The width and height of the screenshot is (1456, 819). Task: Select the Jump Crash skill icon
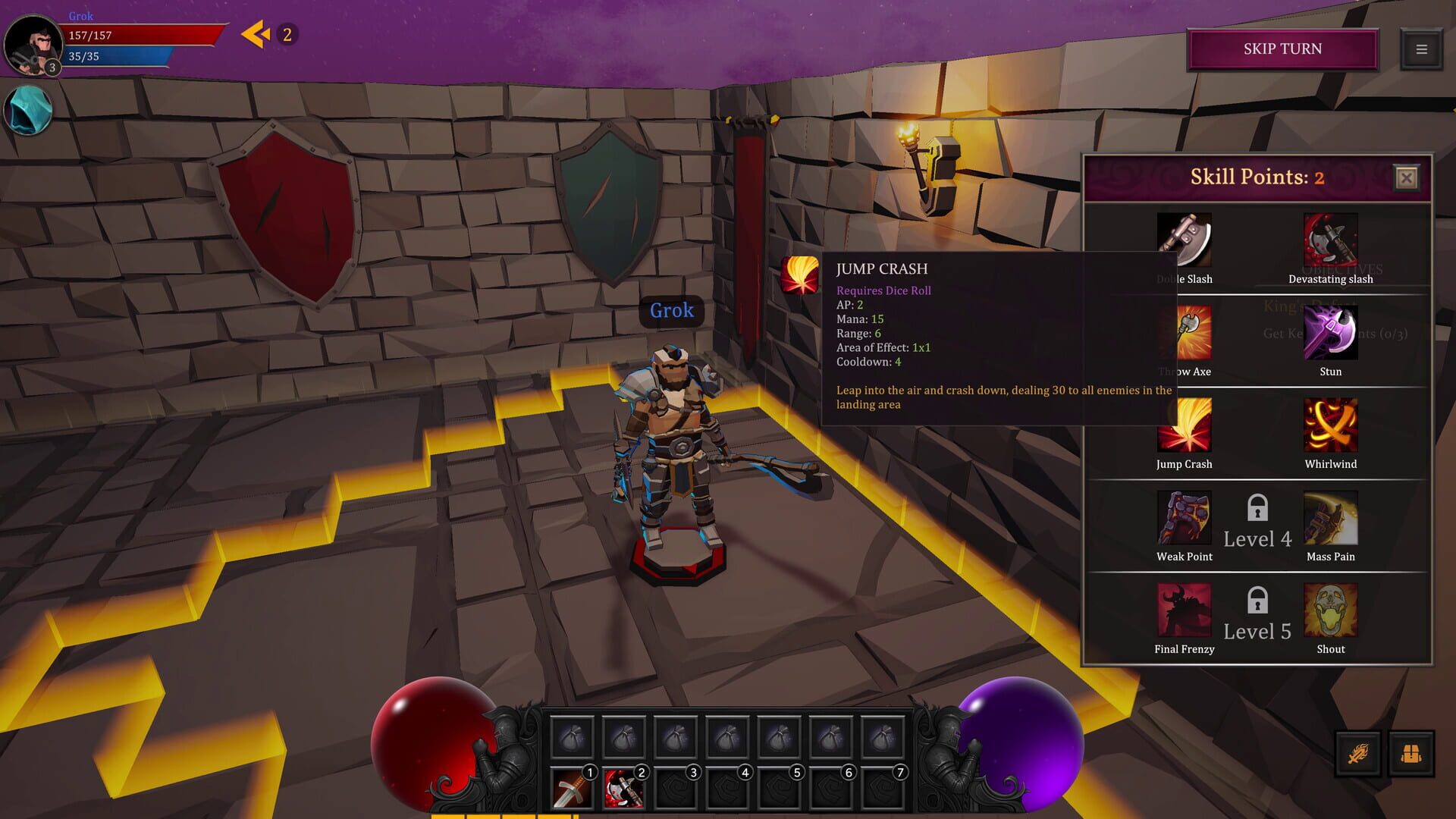coord(1184,425)
